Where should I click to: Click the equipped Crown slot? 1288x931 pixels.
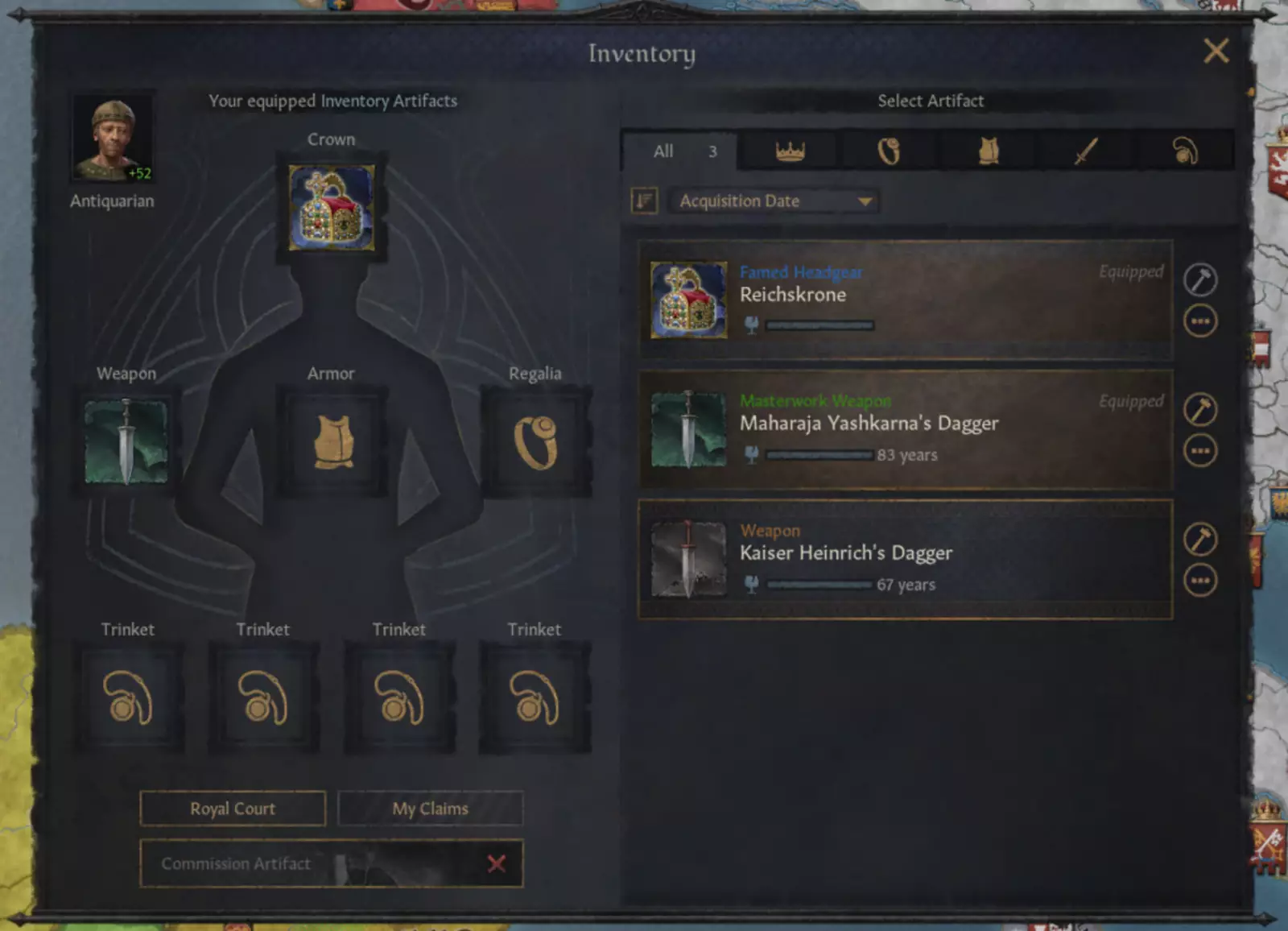click(x=331, y=208)
